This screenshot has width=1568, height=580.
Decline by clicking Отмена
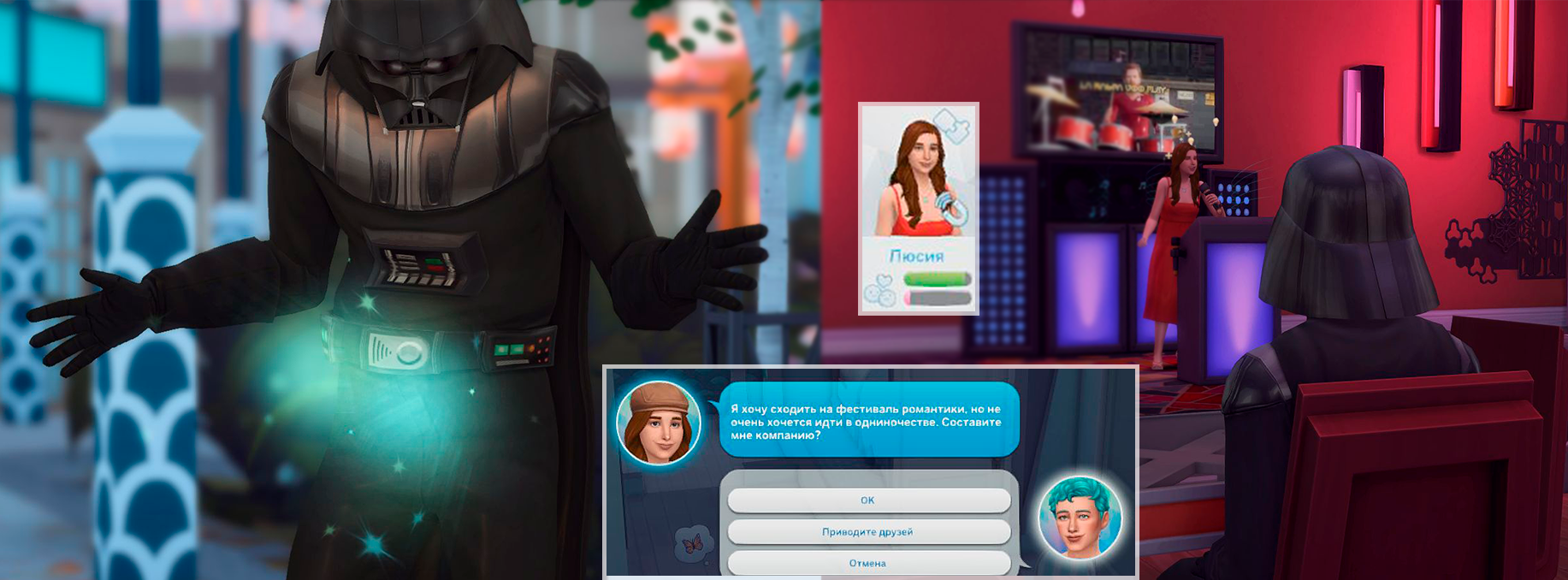click(x=868, y=563)
